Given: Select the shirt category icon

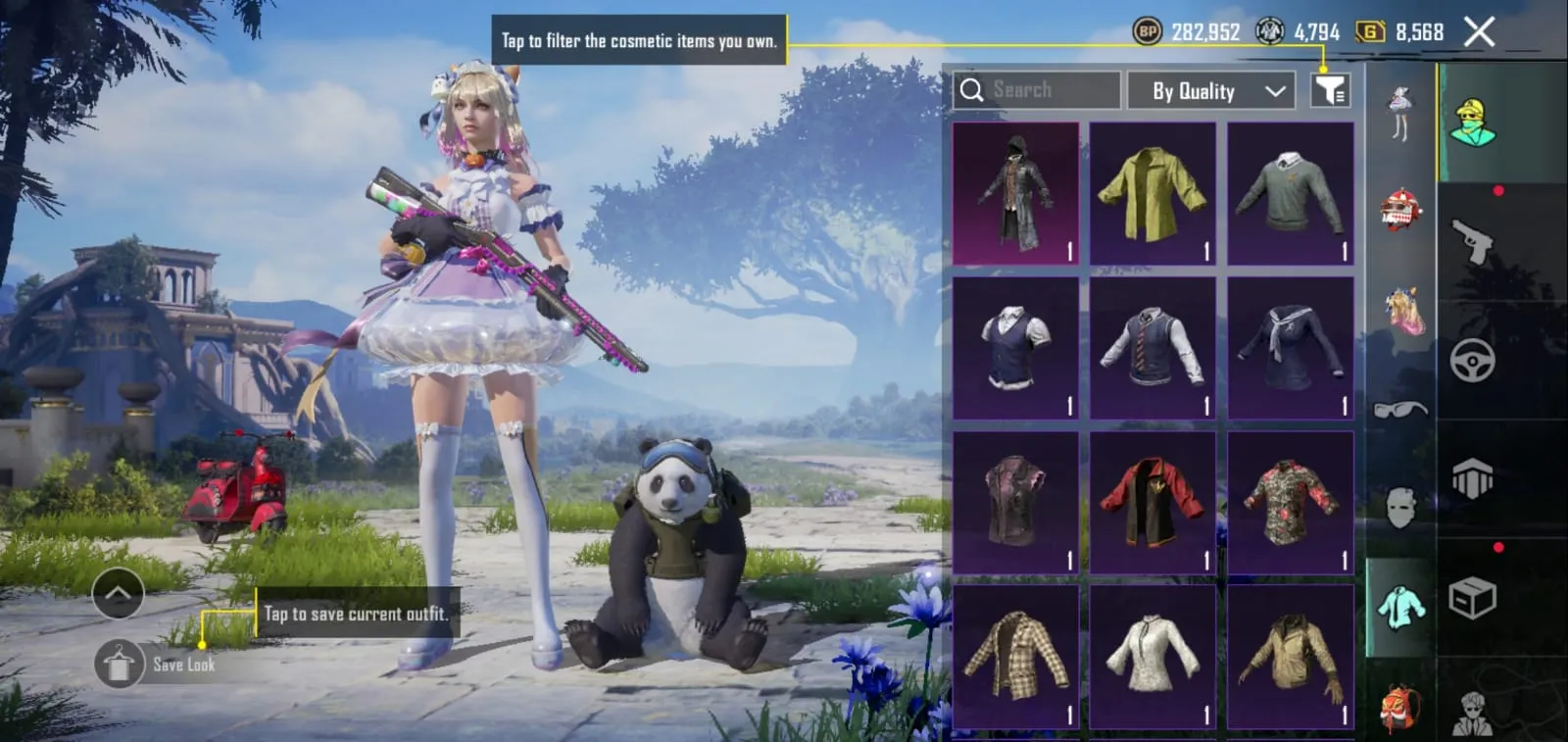Looking at the screenshot, I should click(x=1401, y=606).
